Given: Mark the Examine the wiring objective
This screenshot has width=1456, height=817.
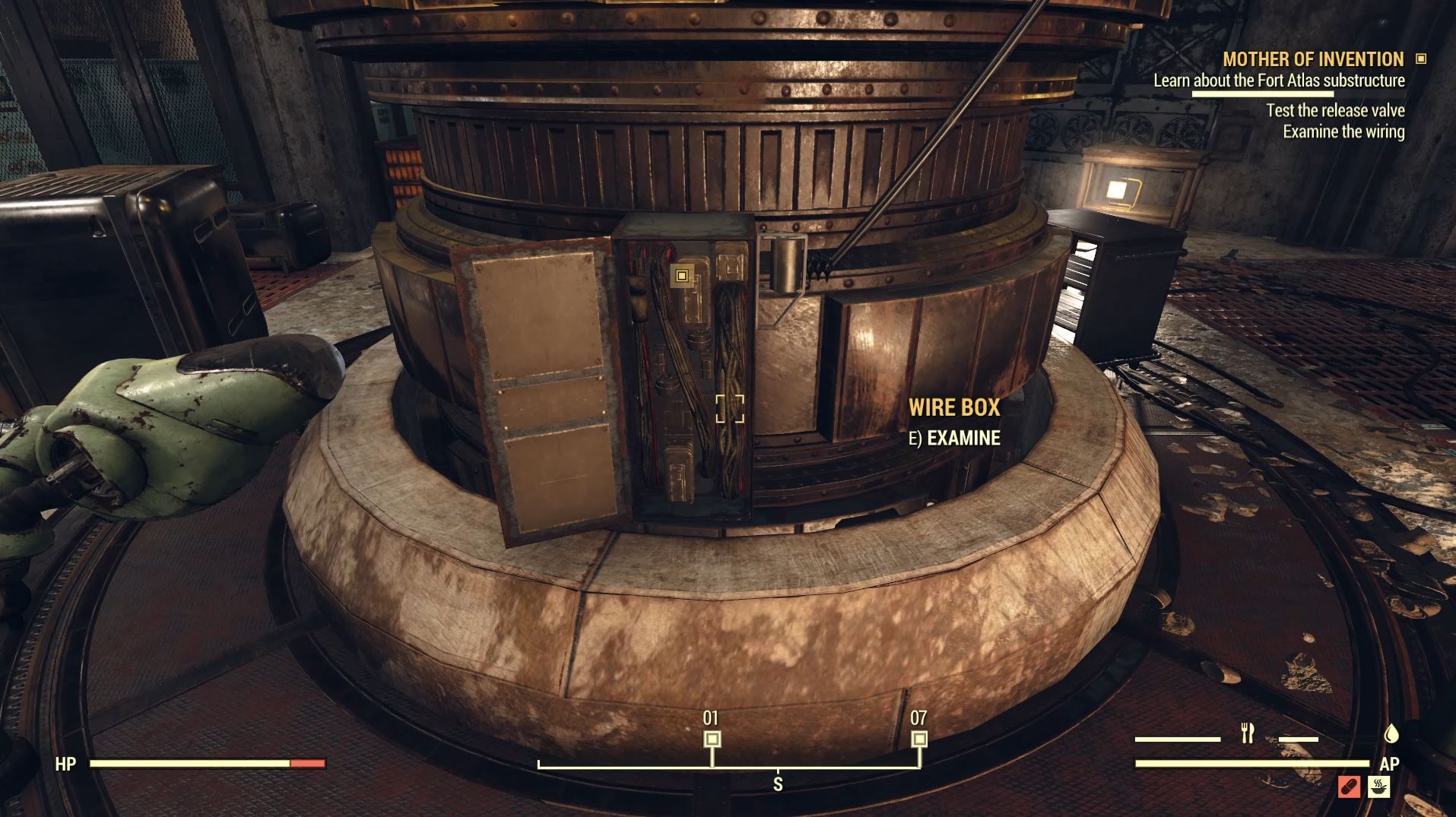Looking at the screenshot, I should pyautogui.click(x=1343, y=131).
